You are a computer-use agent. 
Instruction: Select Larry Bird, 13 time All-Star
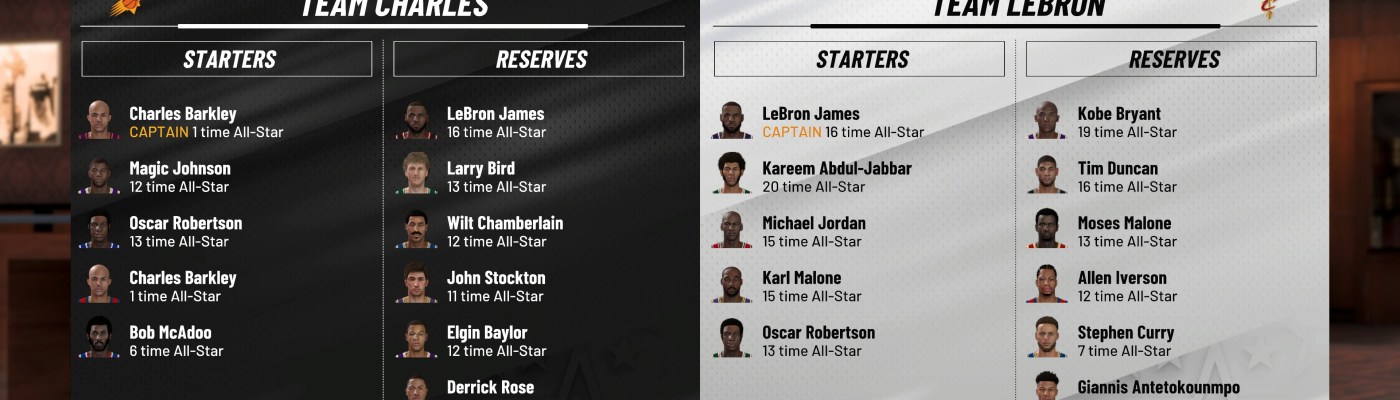496,177
